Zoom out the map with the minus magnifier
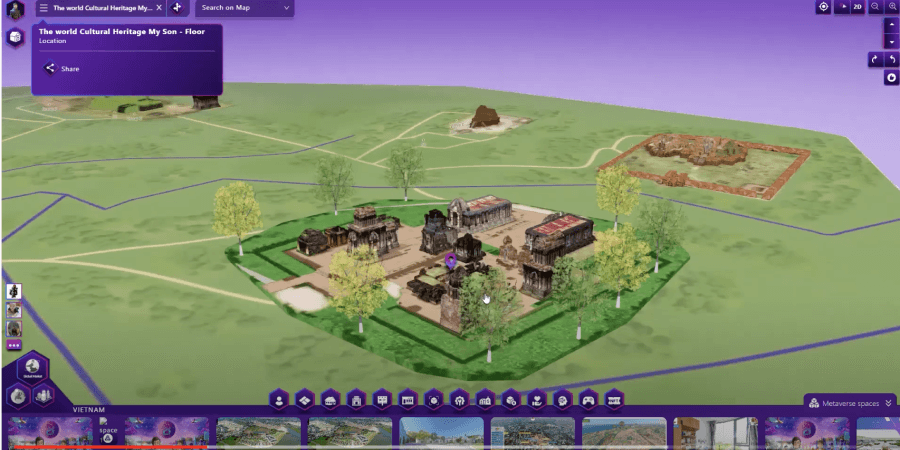The image size is (900, 450). (x=875, y=7)
